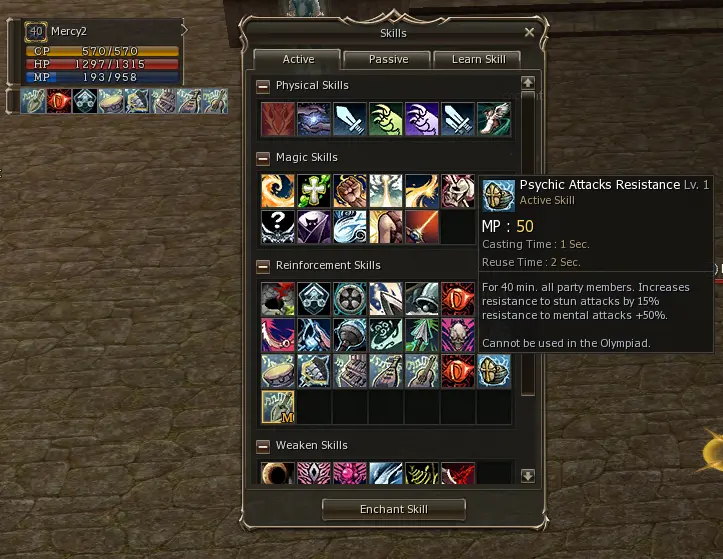Use the drum song reinforcement skill
This screenshot has height=559, width=723.
(x=278, y=370)
